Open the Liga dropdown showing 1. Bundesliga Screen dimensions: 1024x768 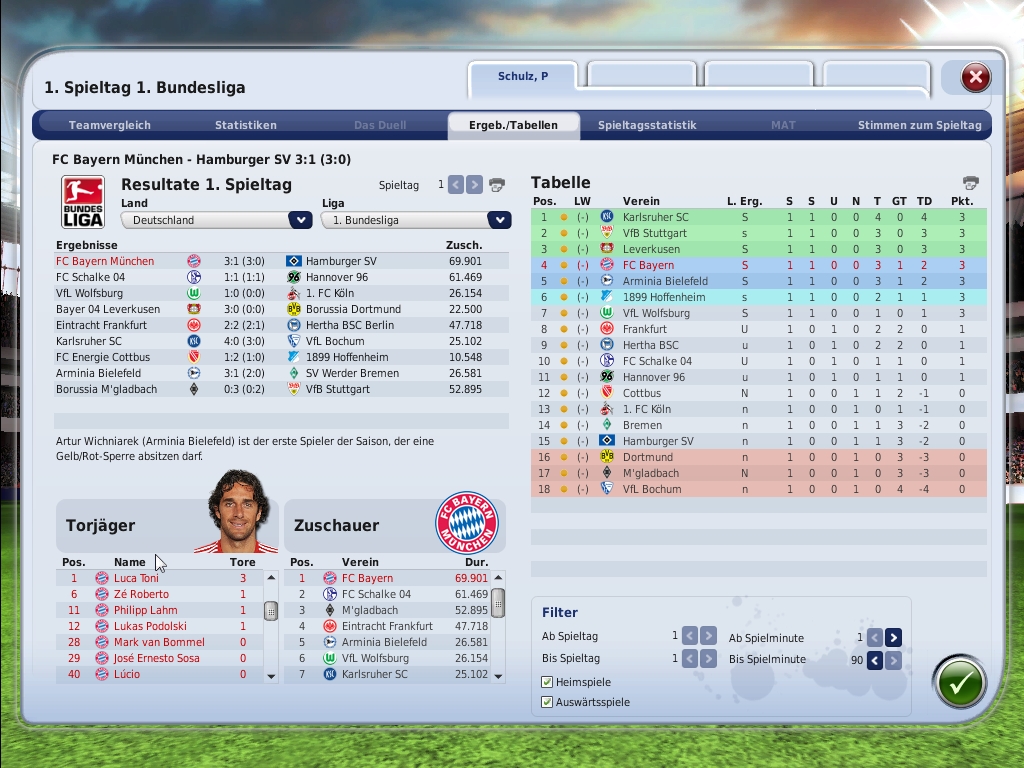[499, 220]
